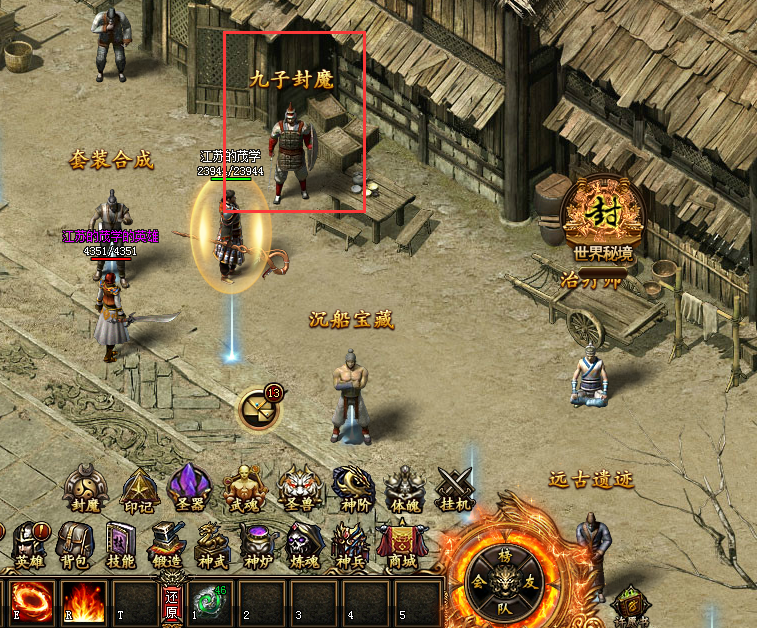The width and height of the screenshot is (757, 628).
Task: Open the 炼魂 skull soul-refining menu
Action: (304, 543)
